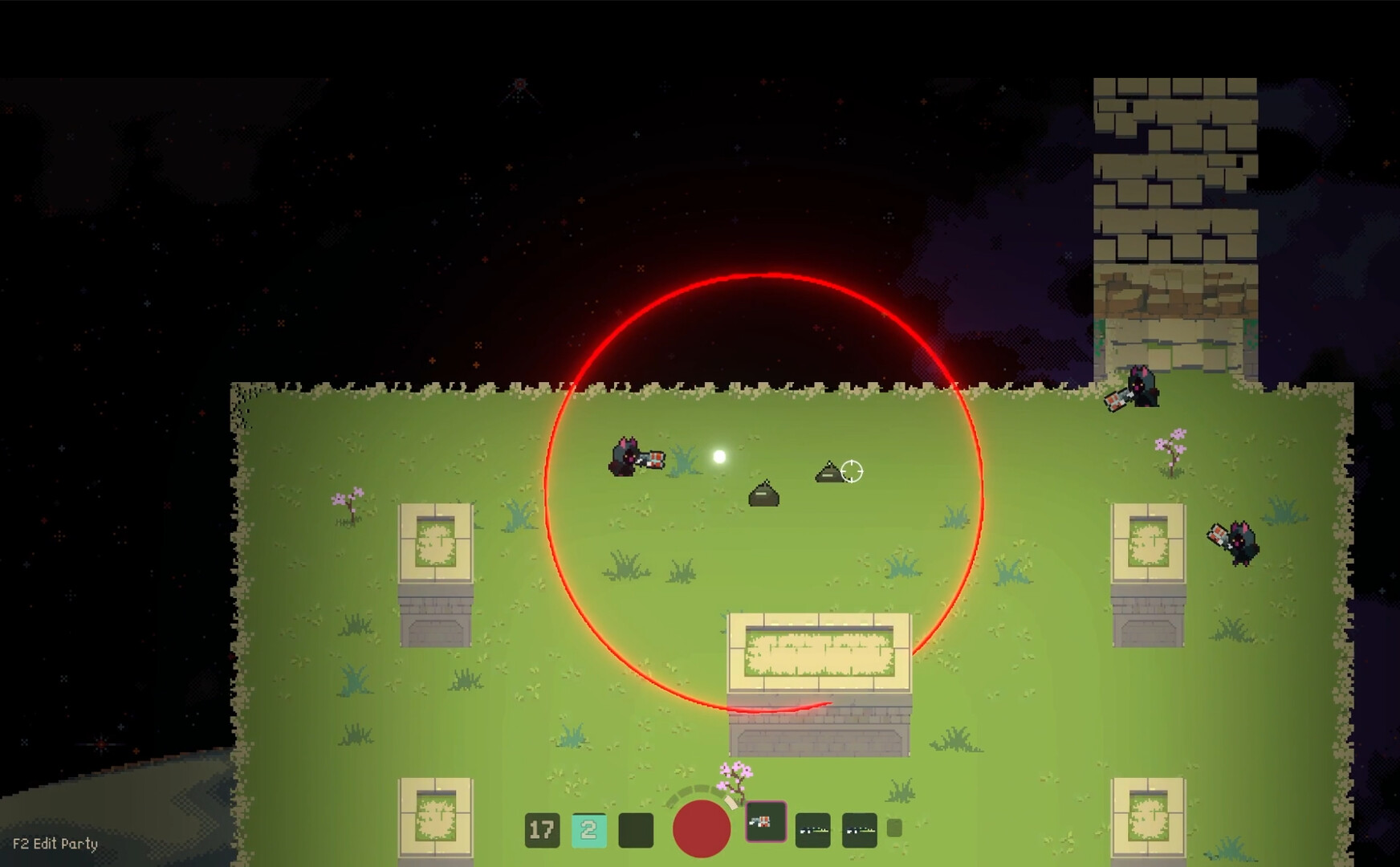Click the aiming crosshair reticle
This screenshot has height=867, width=1400.
click(x=851, y=473)
